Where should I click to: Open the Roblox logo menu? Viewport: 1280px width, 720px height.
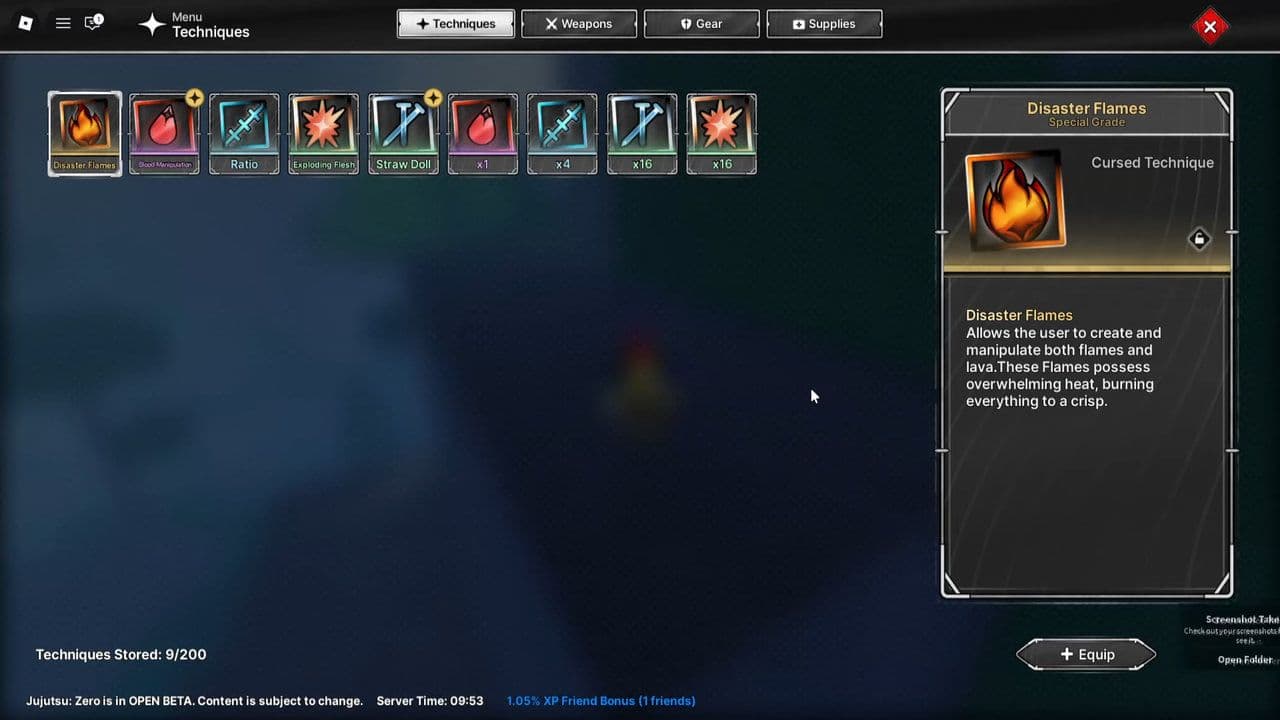(x=26, y=23)
